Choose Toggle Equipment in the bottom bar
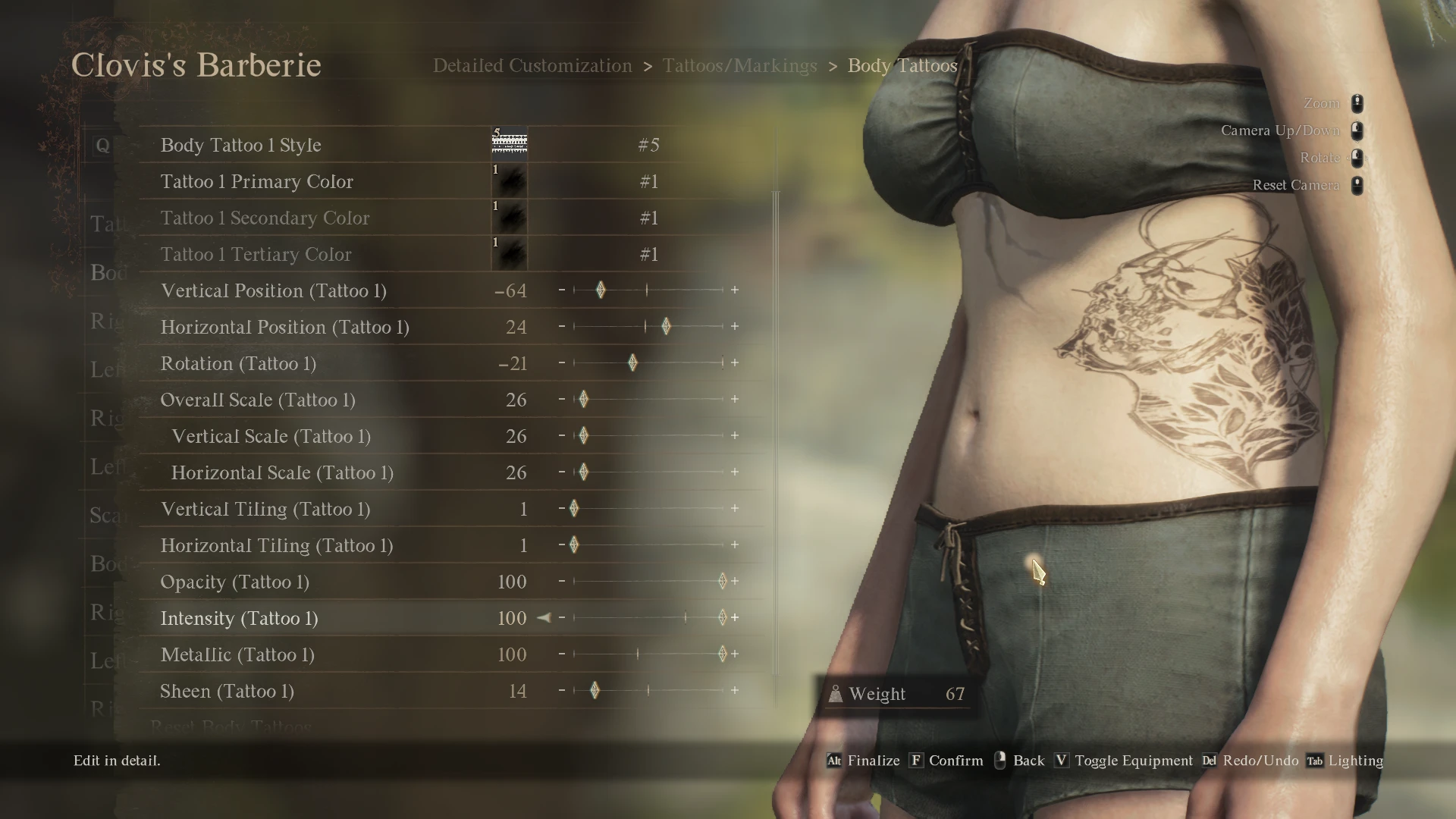The width and height of the screenshot is (1456, 819). [1133, 761]
